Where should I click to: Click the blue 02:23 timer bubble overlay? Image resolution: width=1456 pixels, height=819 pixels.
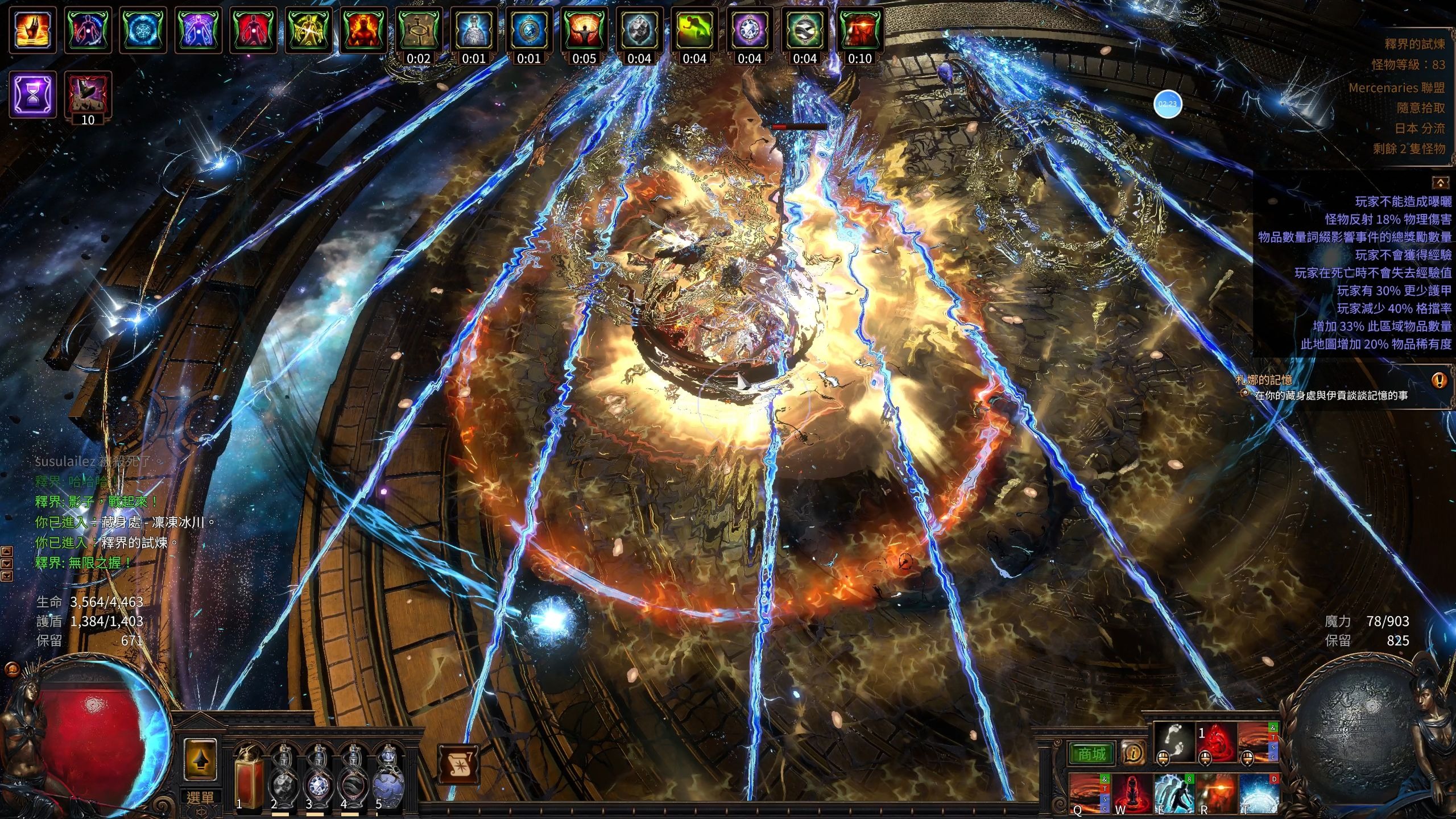click(x=1168, y=104)
